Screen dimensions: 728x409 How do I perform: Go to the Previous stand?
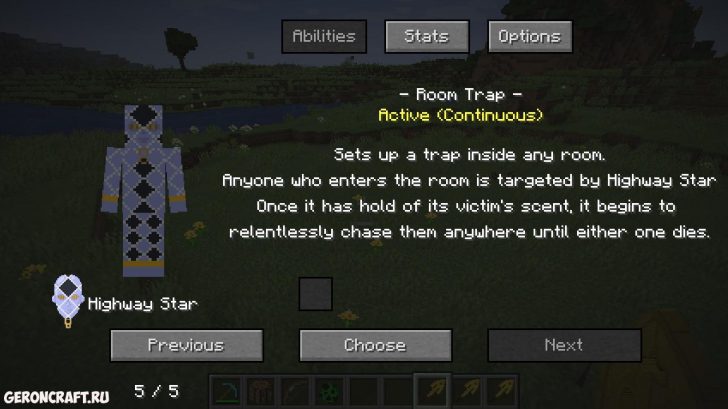(x=186, y=345)
